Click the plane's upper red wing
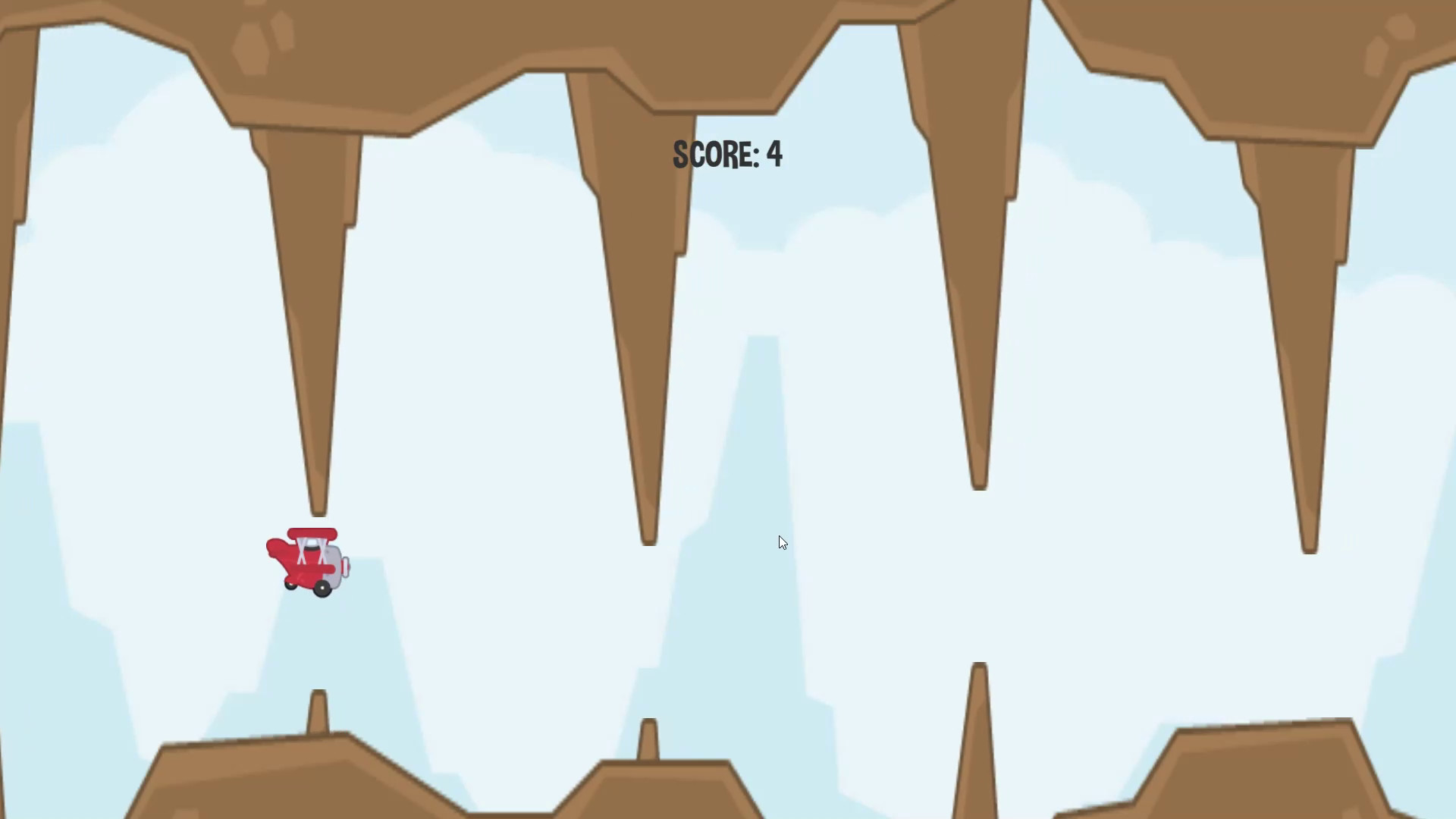1456x819 pixels. point(312,533)
